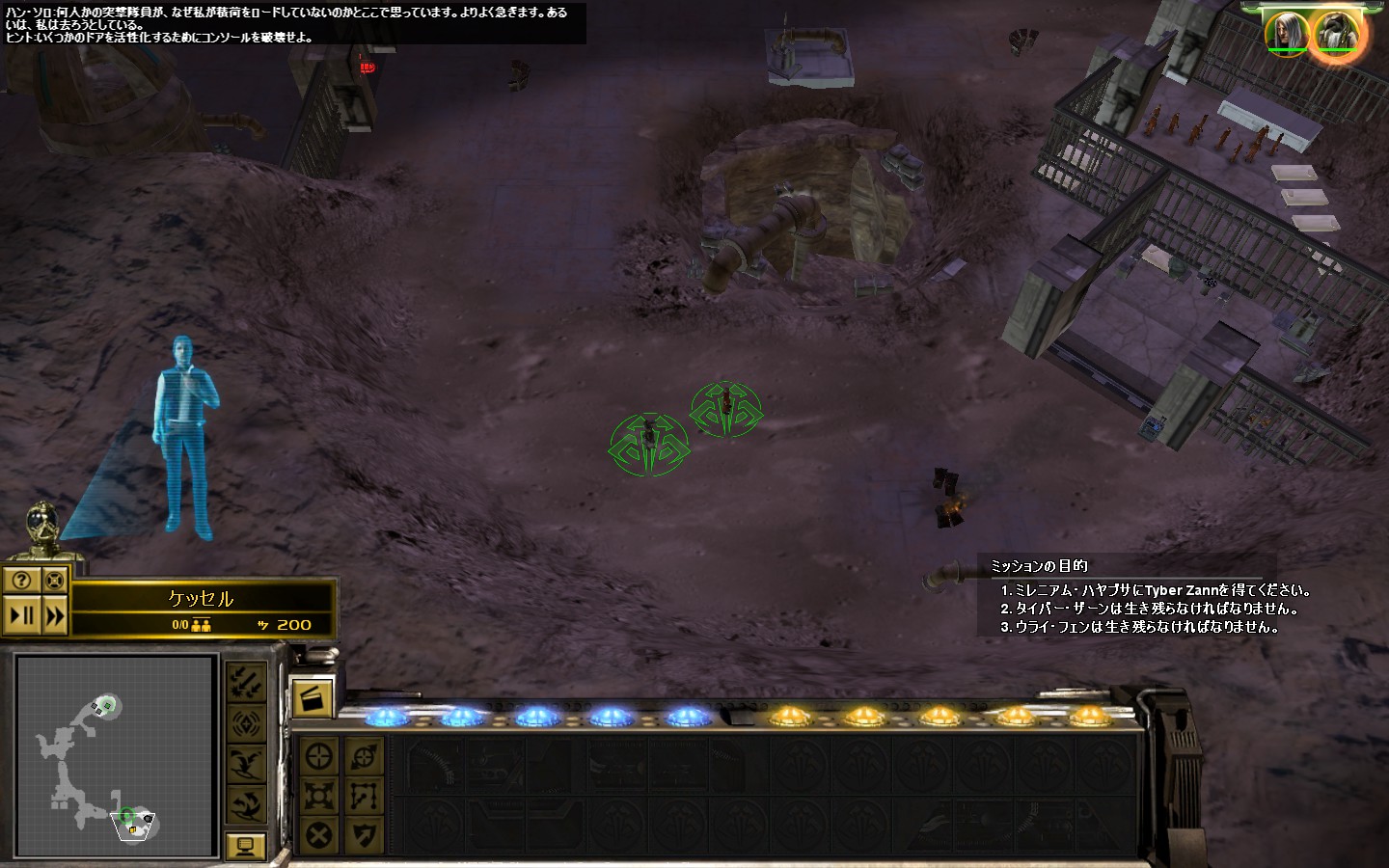Viewport: 1389px width, 868px height.
Task: Click the tactical minimap
Action: [115, 755]
